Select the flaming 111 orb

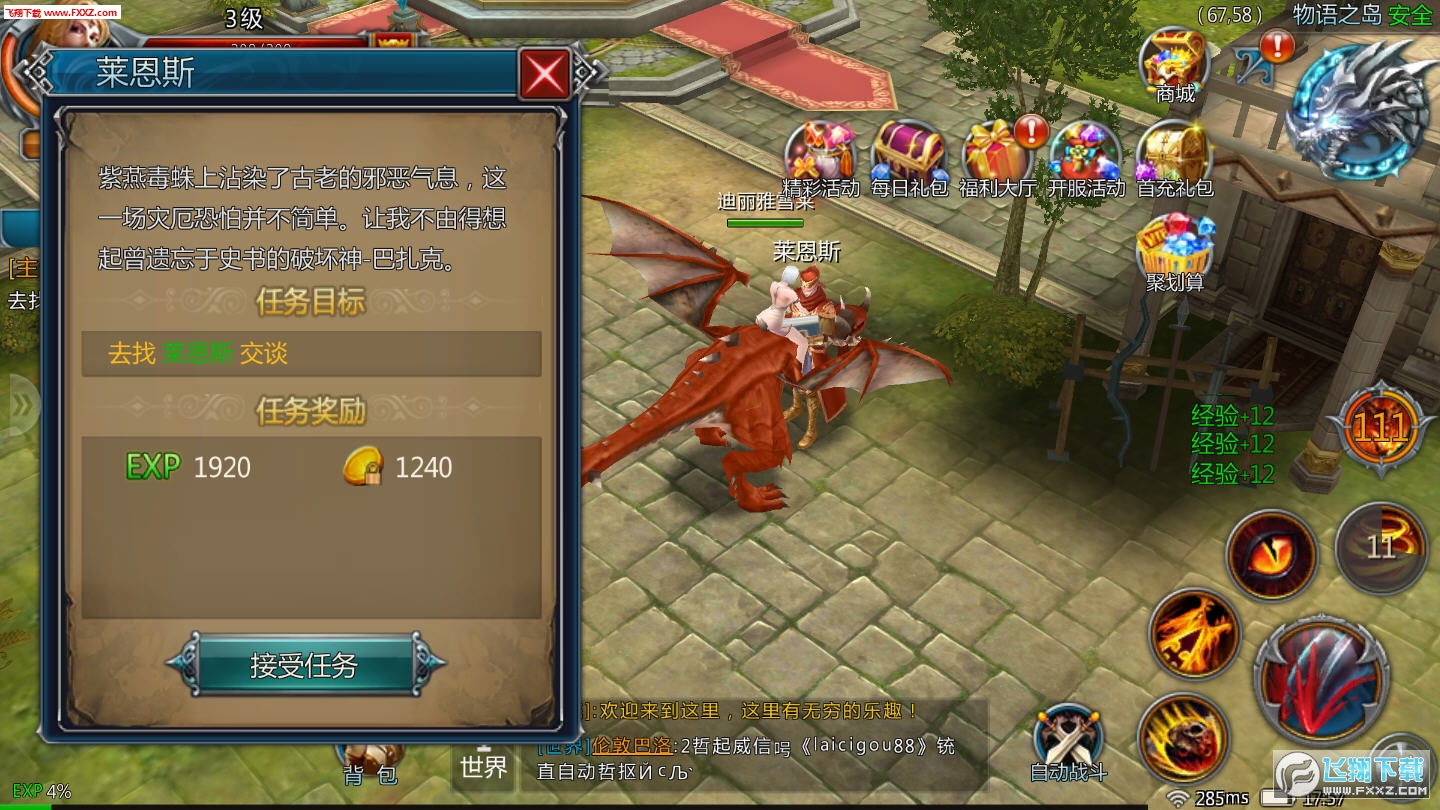click(x=1380, y=428)
